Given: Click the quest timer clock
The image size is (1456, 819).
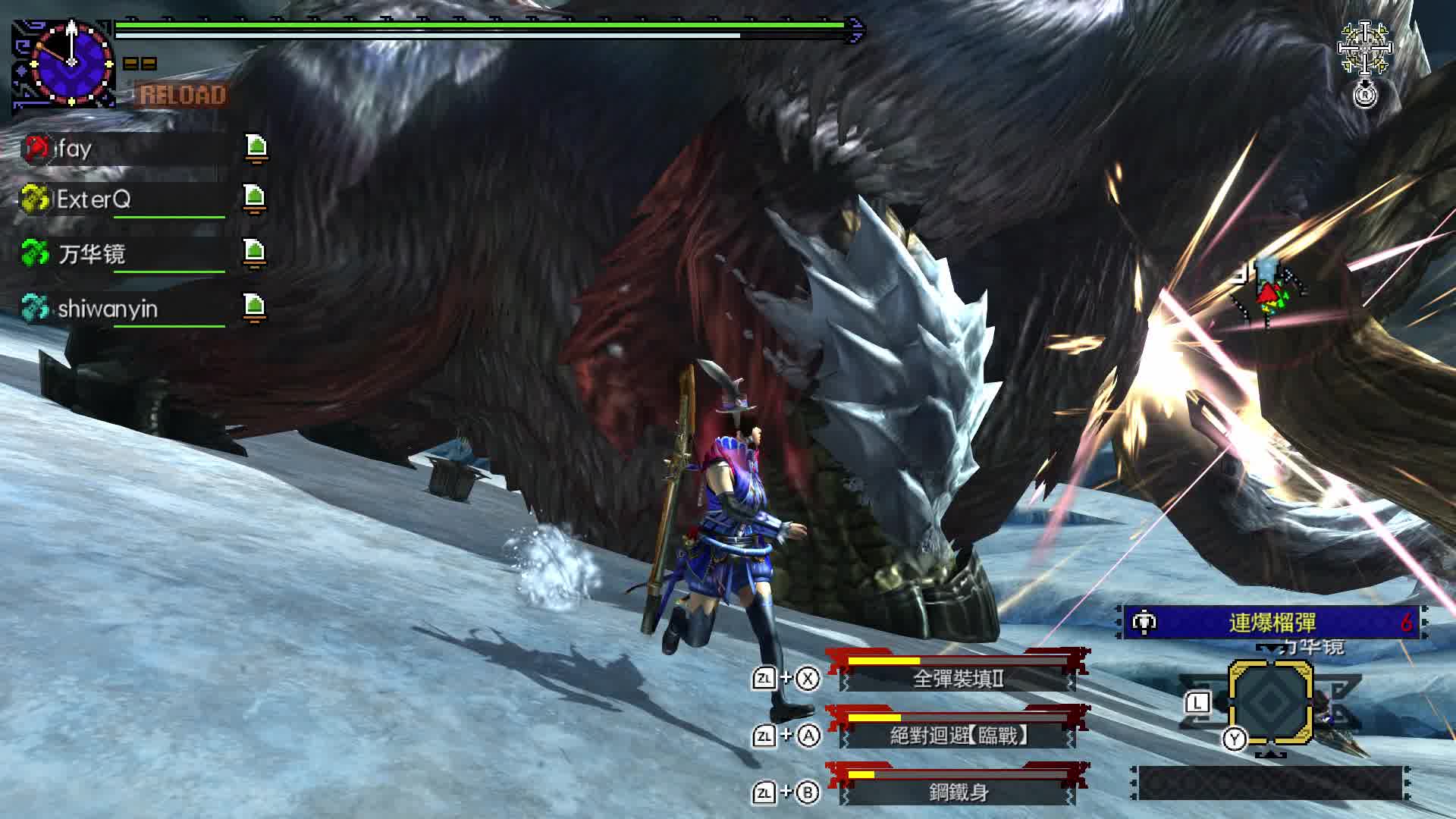Looking at the screenshot, I should click(x=71, y=62).
